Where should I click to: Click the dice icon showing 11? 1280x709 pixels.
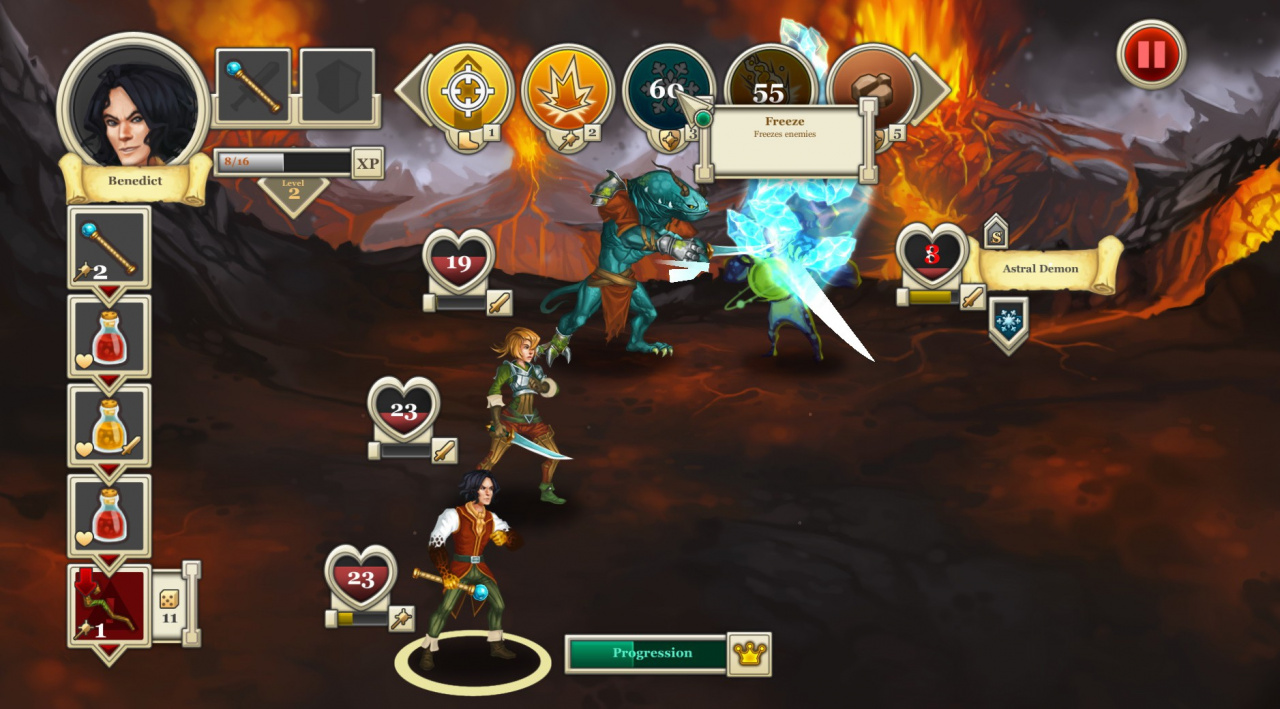169,603
